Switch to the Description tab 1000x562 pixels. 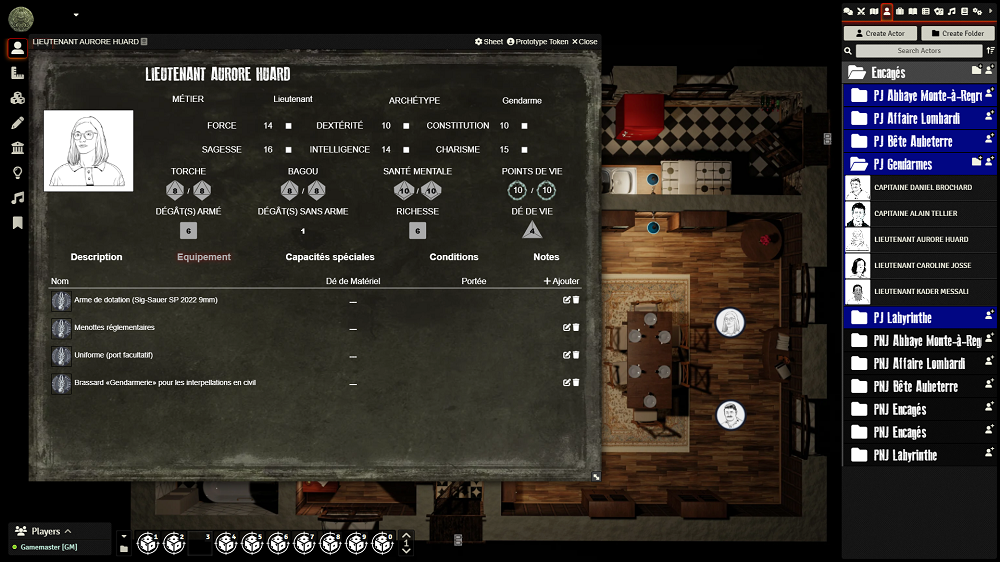[96, 257]
